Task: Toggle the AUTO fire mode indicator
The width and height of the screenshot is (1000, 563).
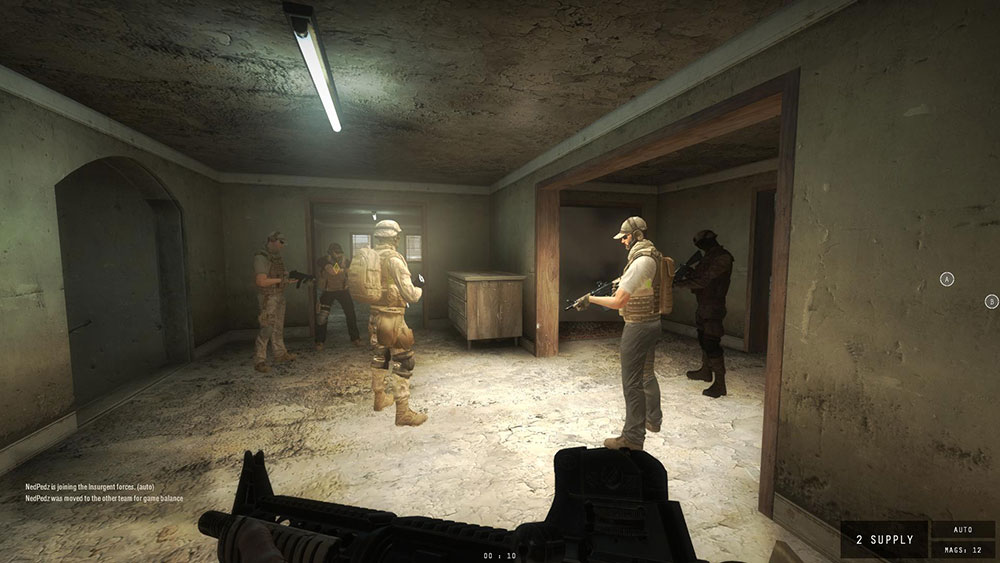Action: click(963, 530)
